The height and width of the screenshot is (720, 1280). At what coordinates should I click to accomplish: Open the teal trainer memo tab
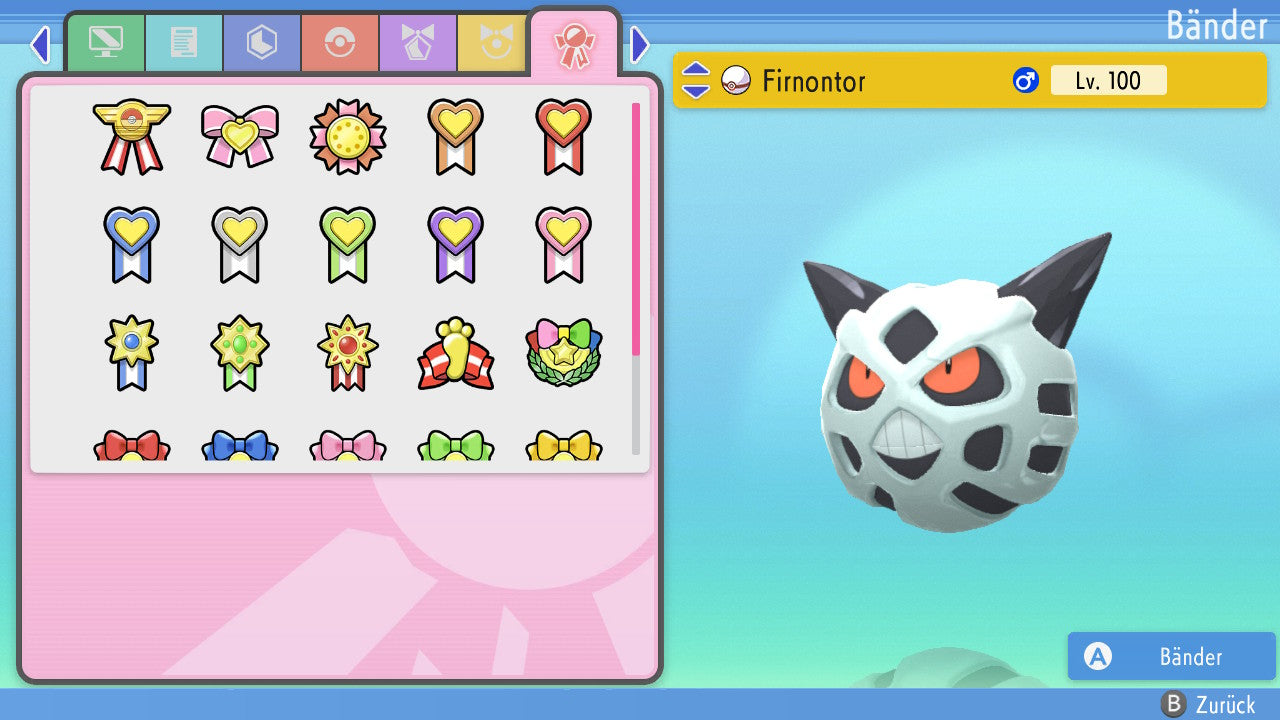pyautogui.click(x=184, y=44)
